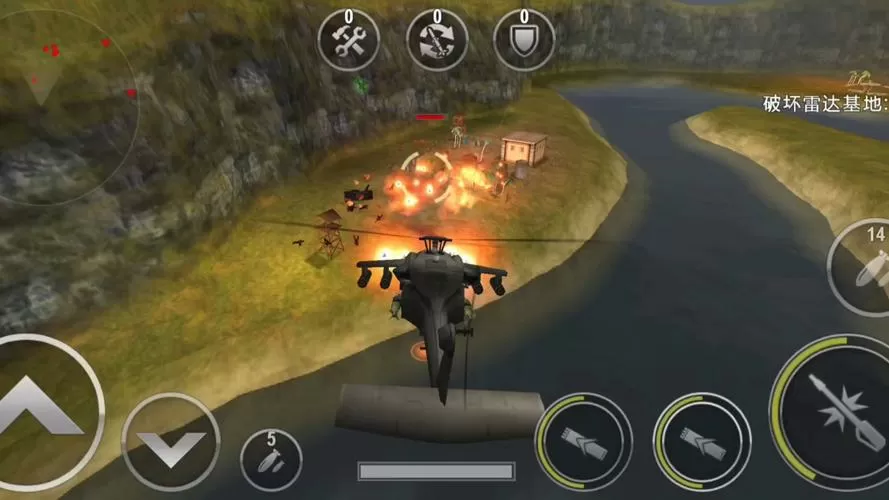Tap the down-arrow descend button

click(170, 442)
